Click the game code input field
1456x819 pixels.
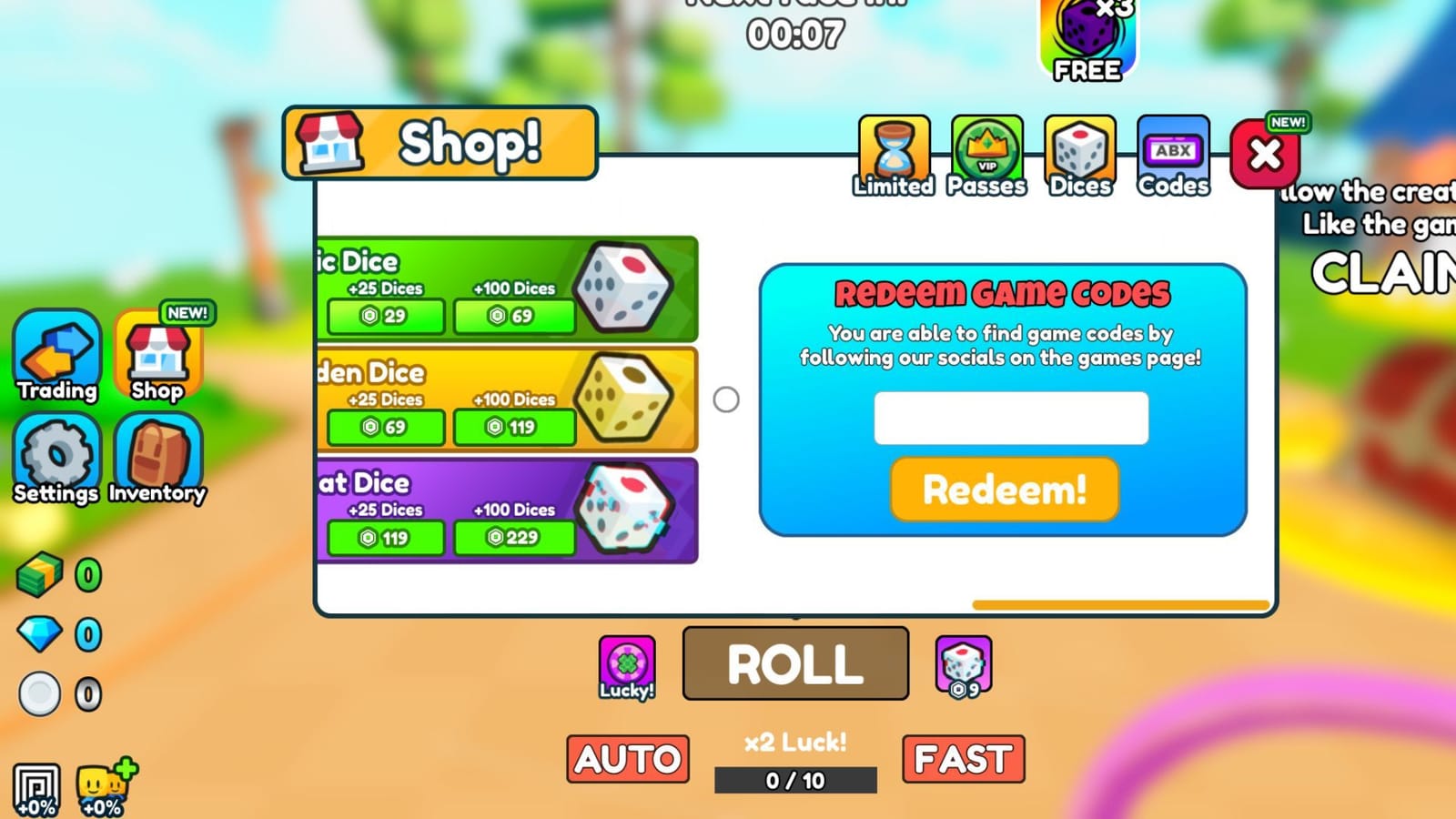(1010, 418)
